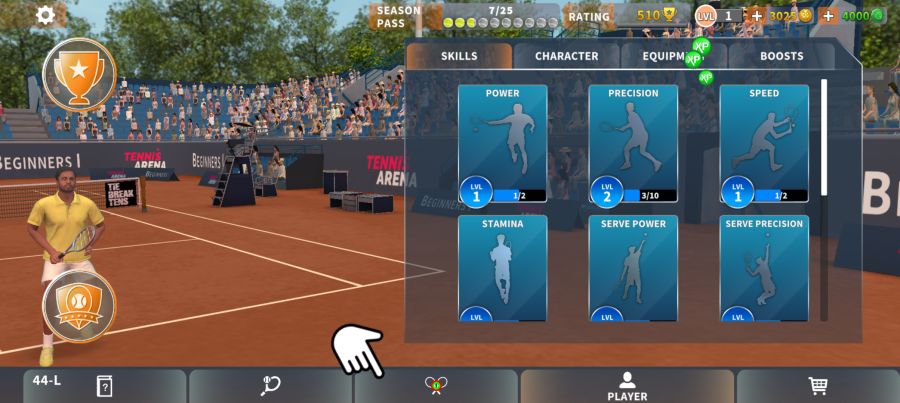Choose the Speed skill card
Image resolution: width=900 pixels, height=403 pixels.
tap(764, 144)
